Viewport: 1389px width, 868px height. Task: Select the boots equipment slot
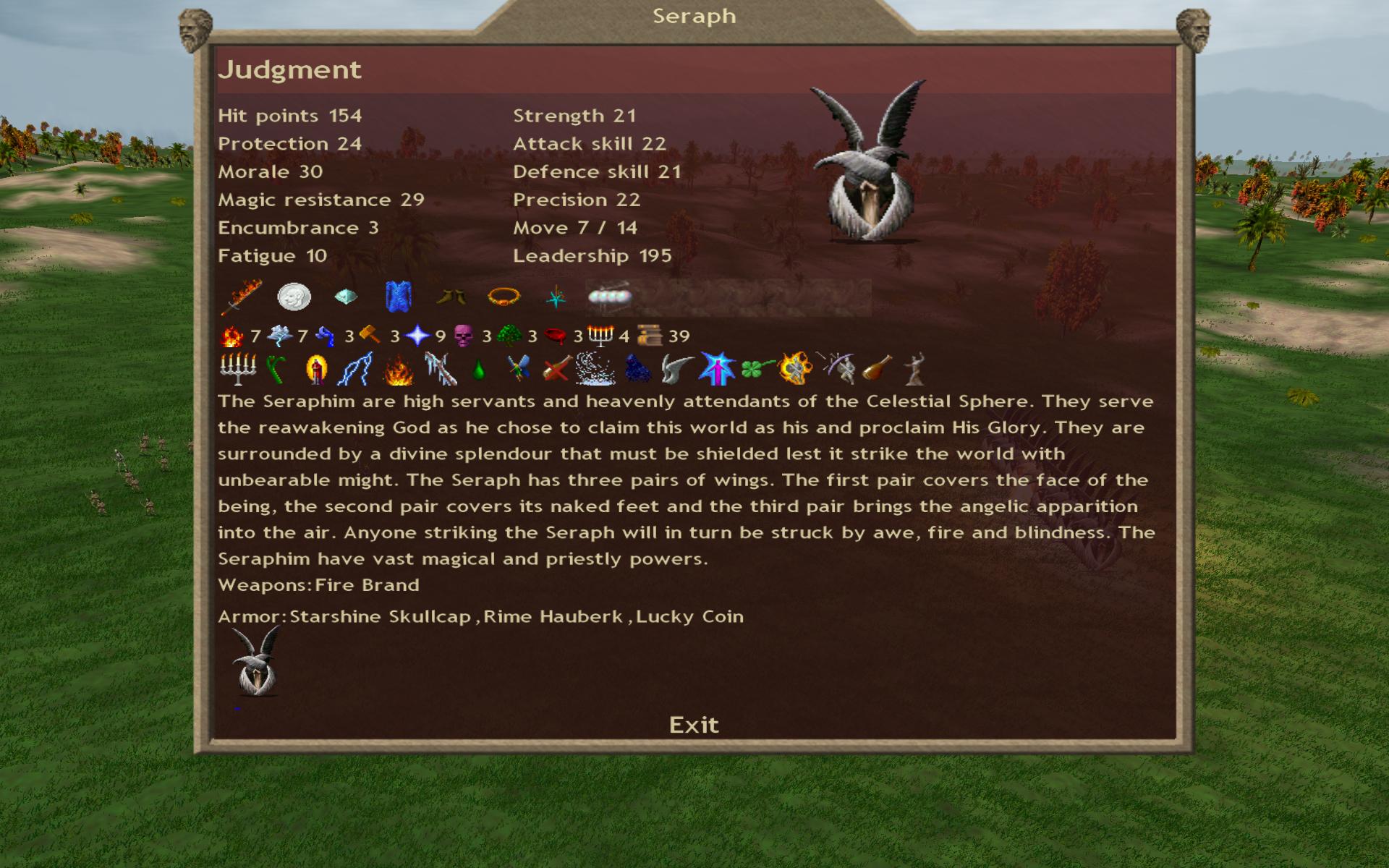coord(451,297)
